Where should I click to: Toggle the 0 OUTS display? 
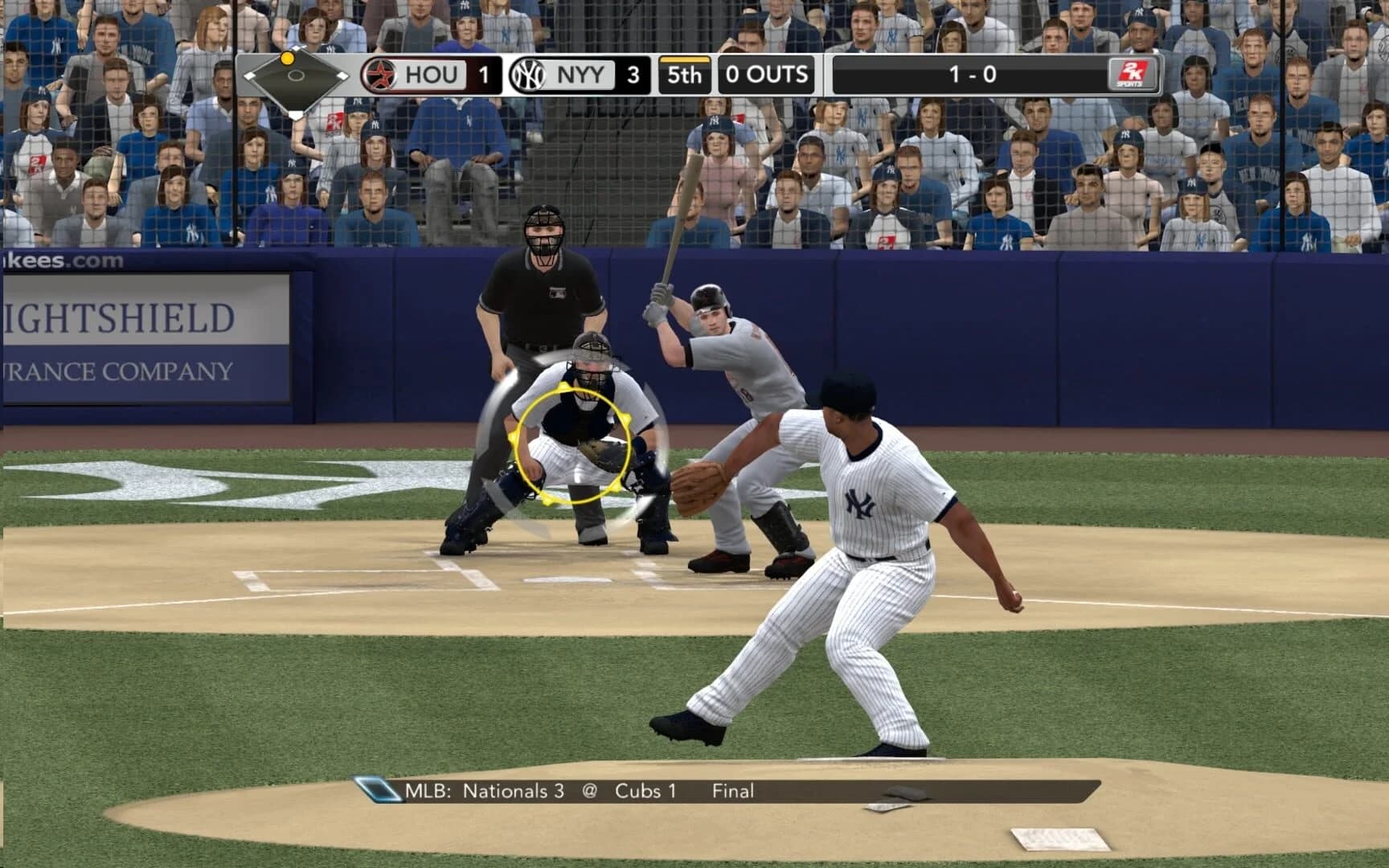pos(766,75)
